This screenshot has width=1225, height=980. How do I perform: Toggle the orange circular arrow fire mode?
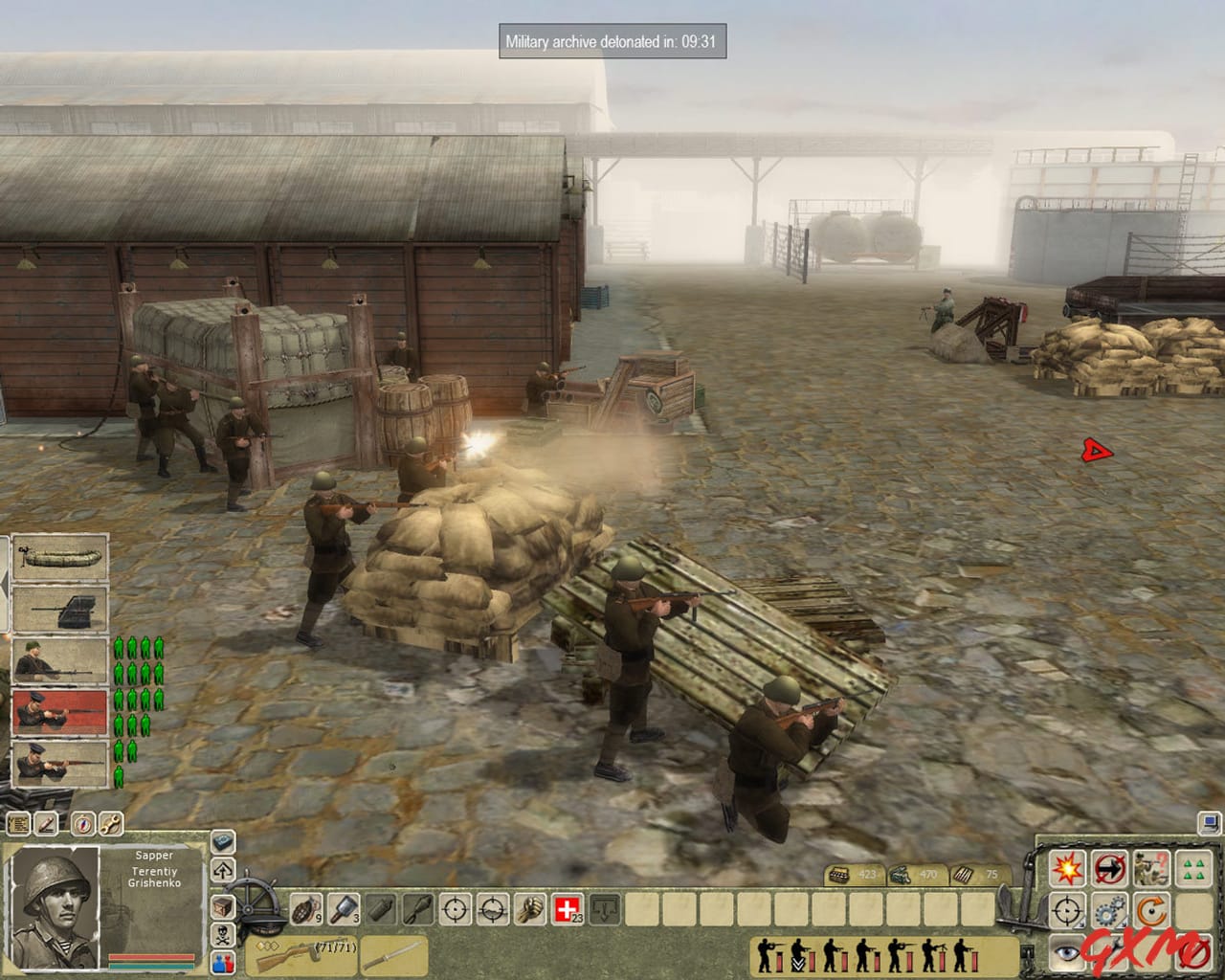[1151, 909]
